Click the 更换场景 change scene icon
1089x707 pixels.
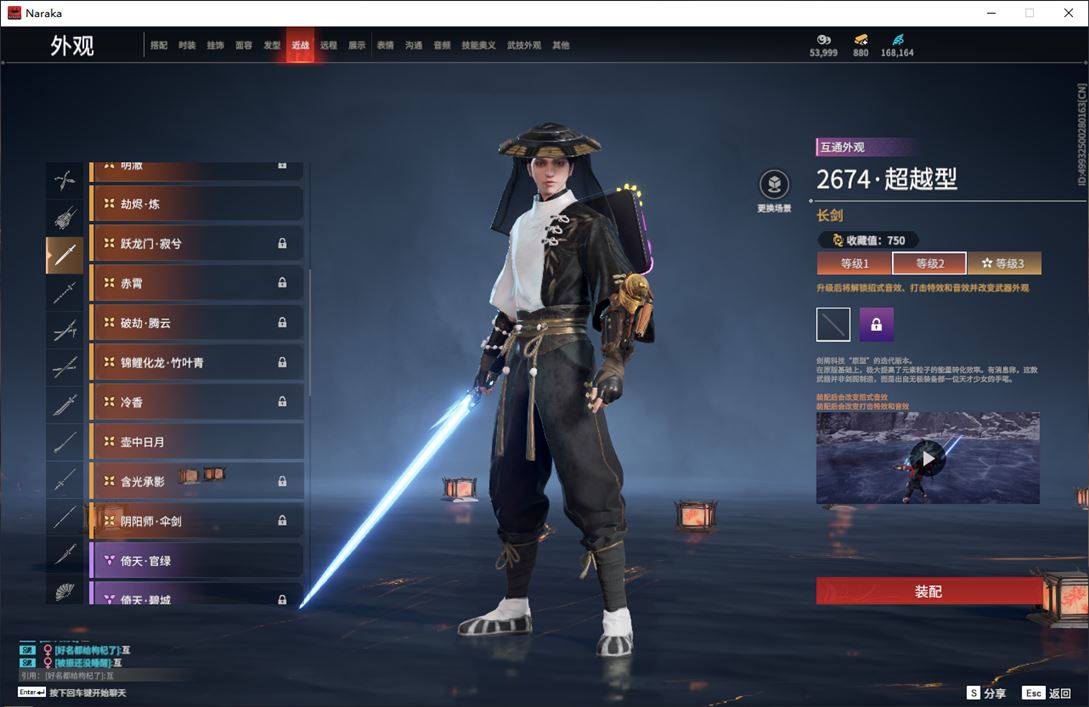(x=774, y=185)
